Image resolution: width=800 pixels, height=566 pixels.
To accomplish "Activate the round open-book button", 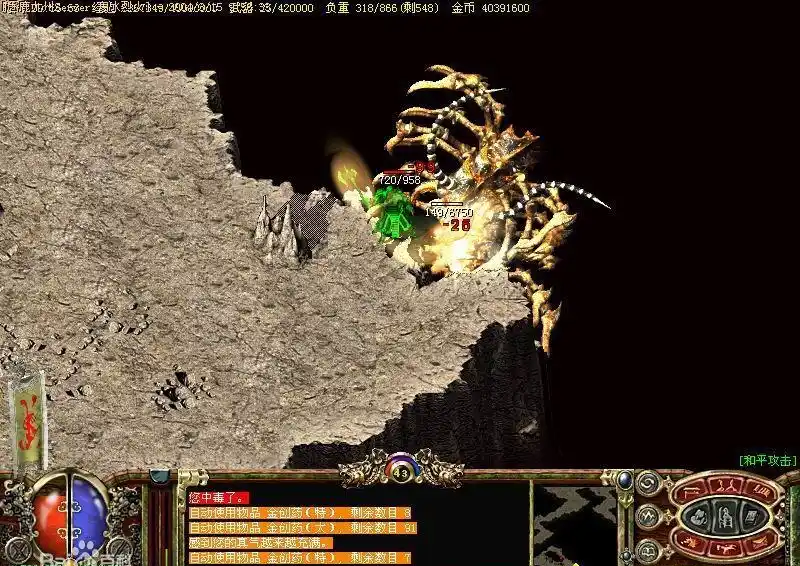I will coord(647,549).
